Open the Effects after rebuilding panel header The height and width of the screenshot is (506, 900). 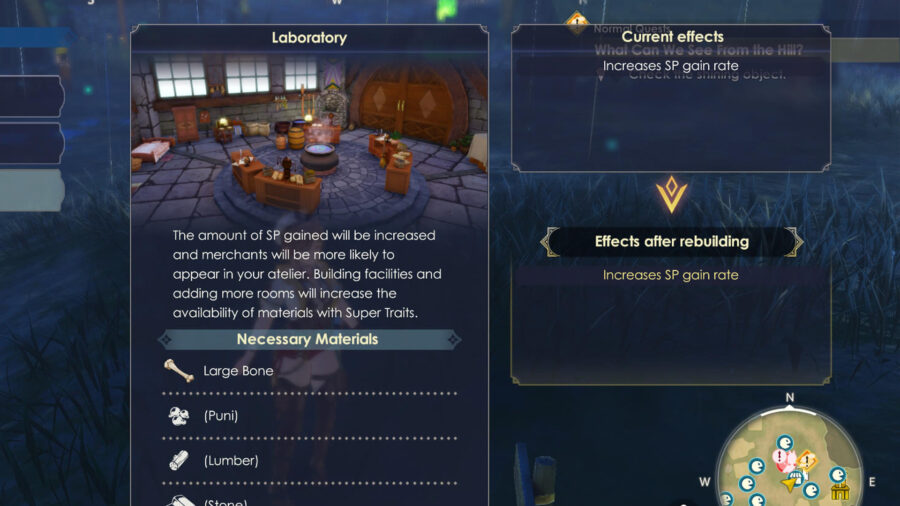coord(671,241)
